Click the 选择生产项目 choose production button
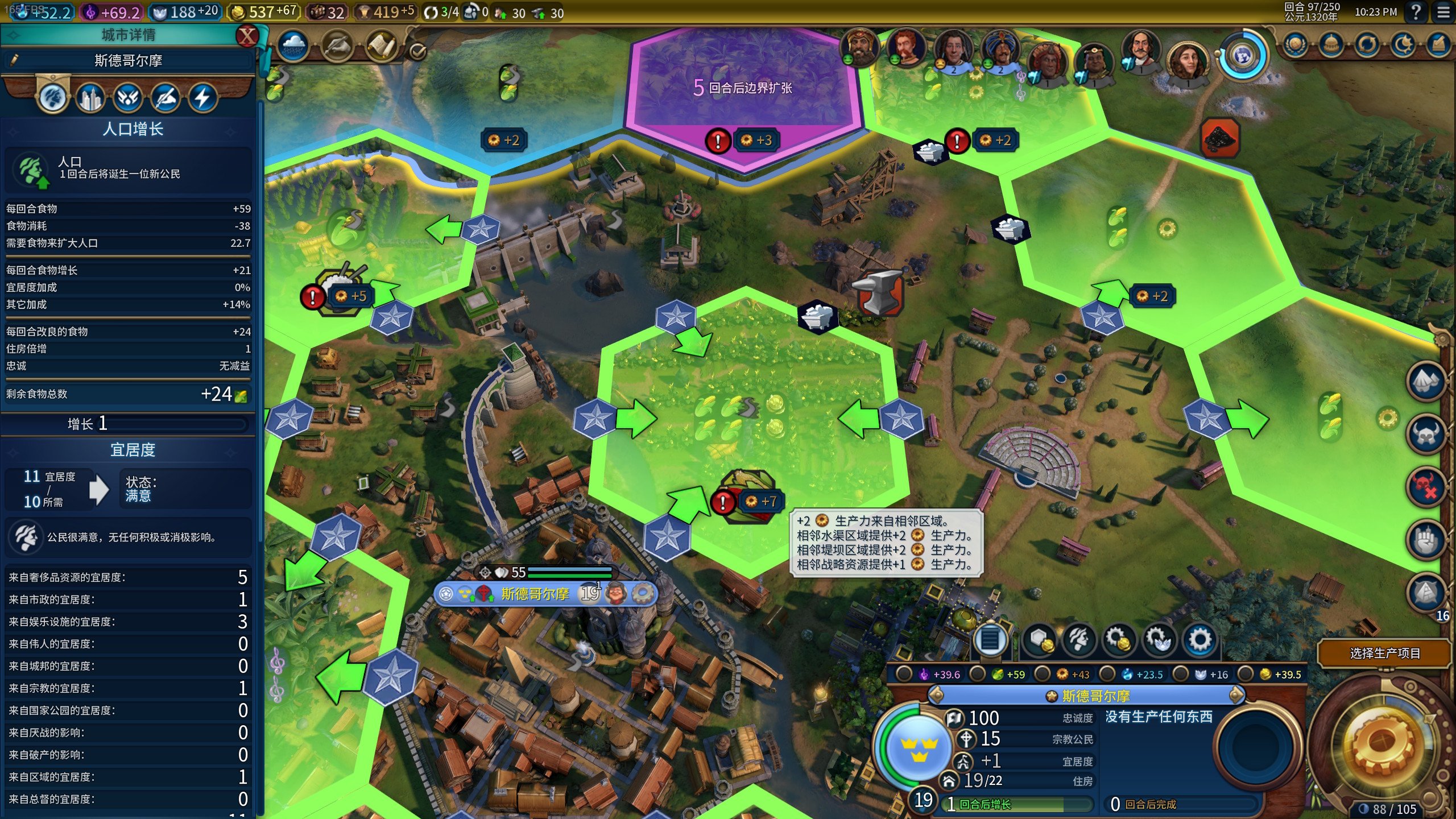The height and width of the screenshot is (819, 1456). (x=1384, y=653)
